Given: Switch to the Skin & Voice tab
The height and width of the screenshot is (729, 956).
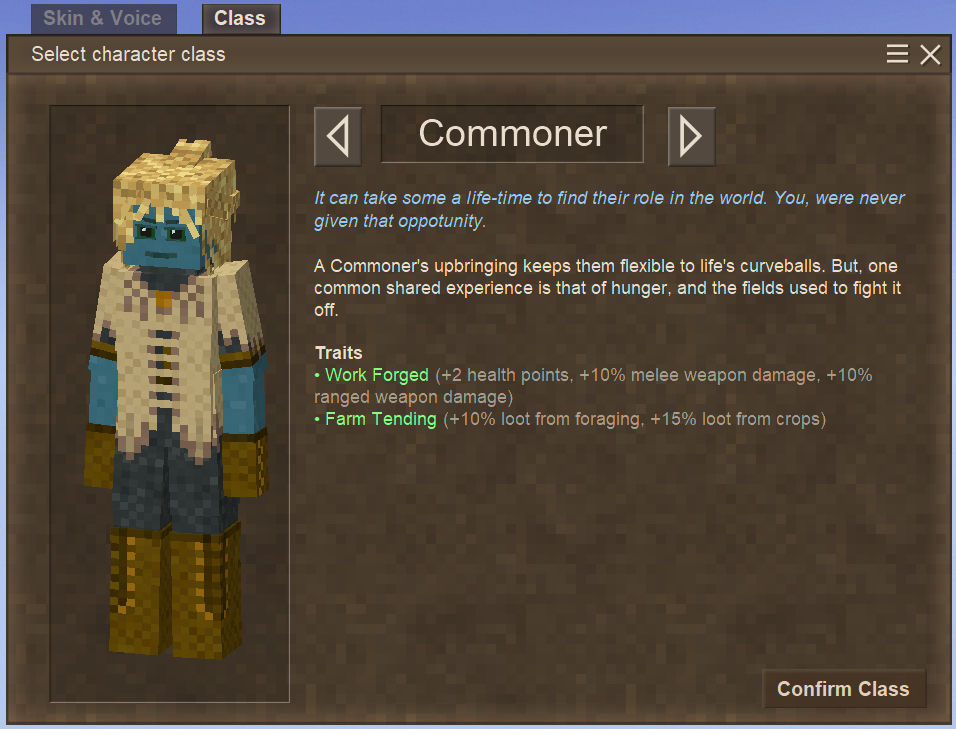Looking at the screenshot, I should click(103, 19).
